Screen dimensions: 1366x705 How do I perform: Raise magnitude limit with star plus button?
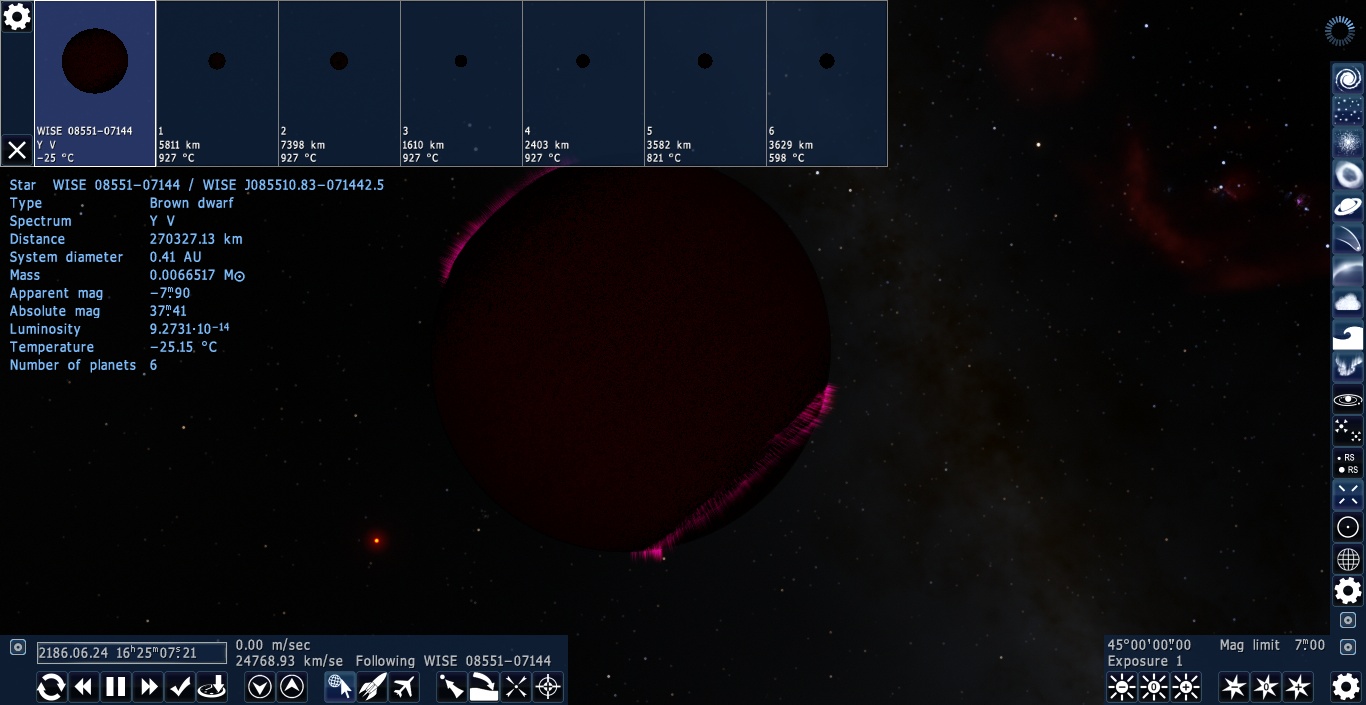coord(1298,687)
